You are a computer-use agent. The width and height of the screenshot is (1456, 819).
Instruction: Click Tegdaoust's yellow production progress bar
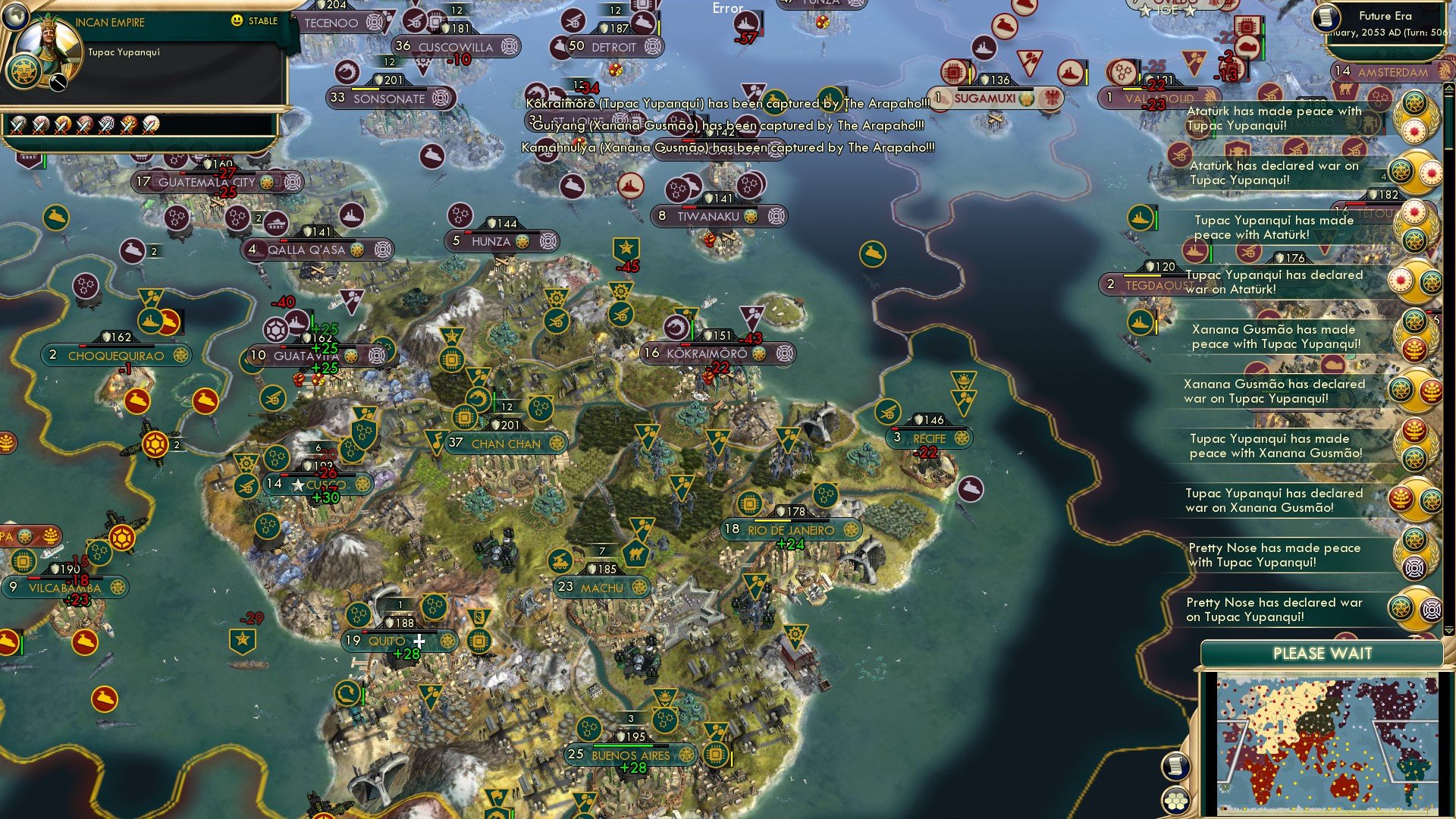coord(1141,275)
